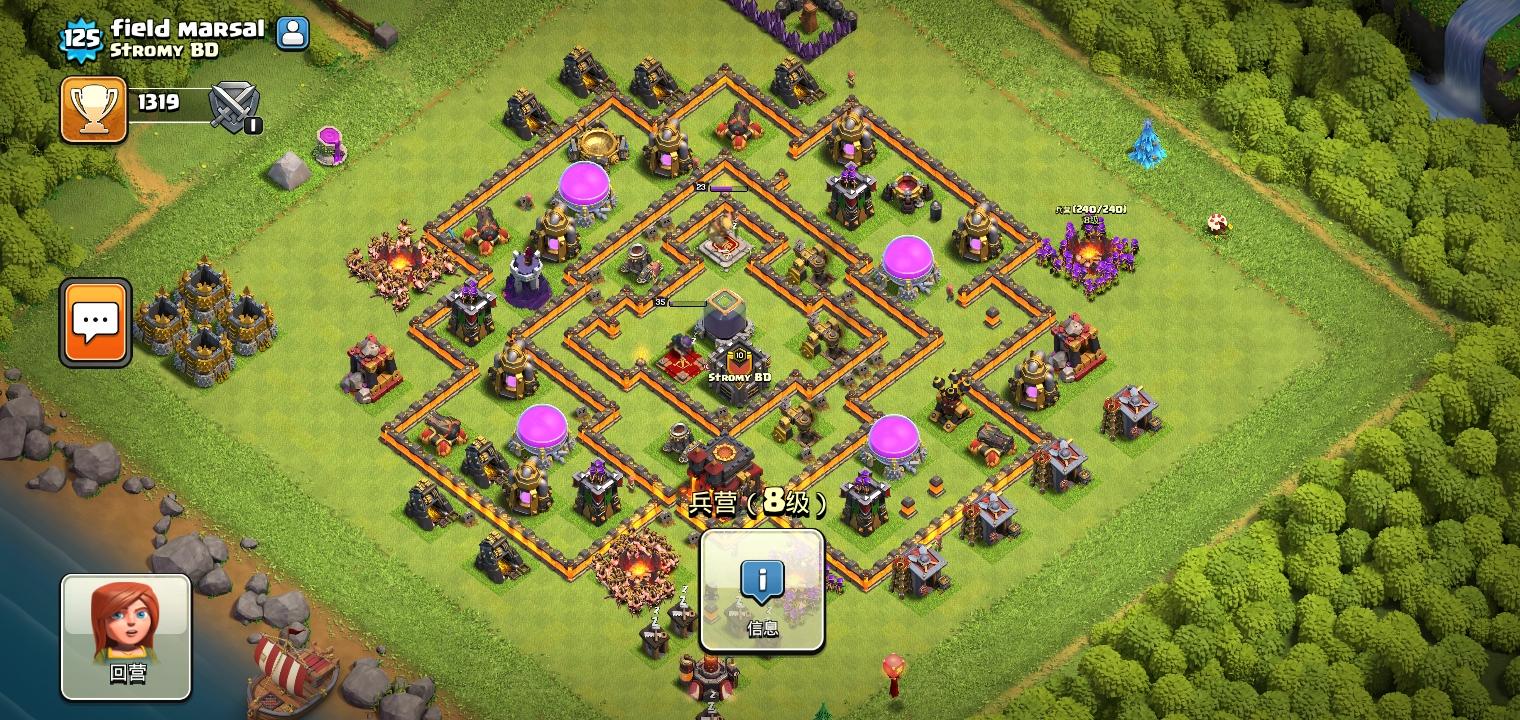The height and width of the screenshot is (720, 1520).
Task: Select the crossed-swords league shield badge
Action: tap(233, 105)
